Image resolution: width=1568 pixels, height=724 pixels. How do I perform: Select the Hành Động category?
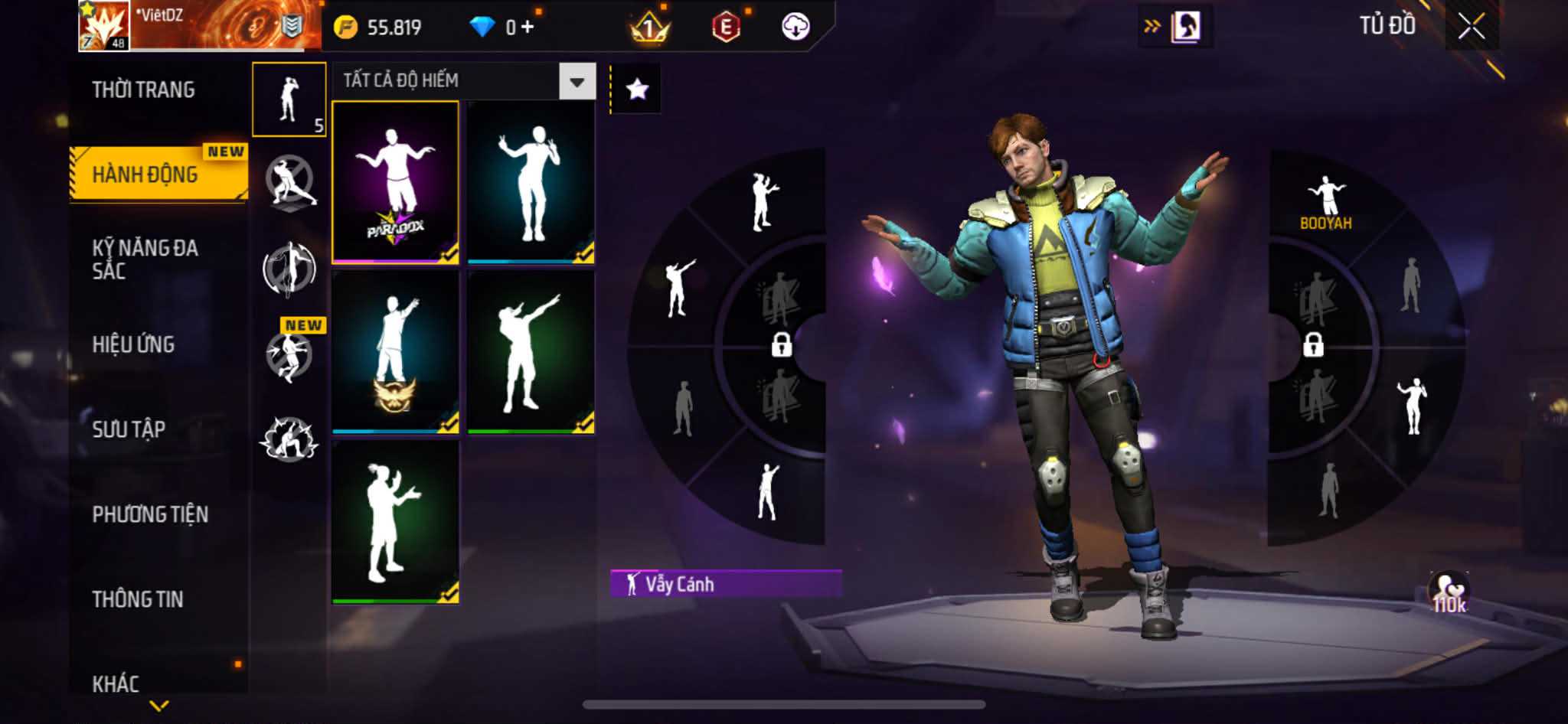coord(145,174)
